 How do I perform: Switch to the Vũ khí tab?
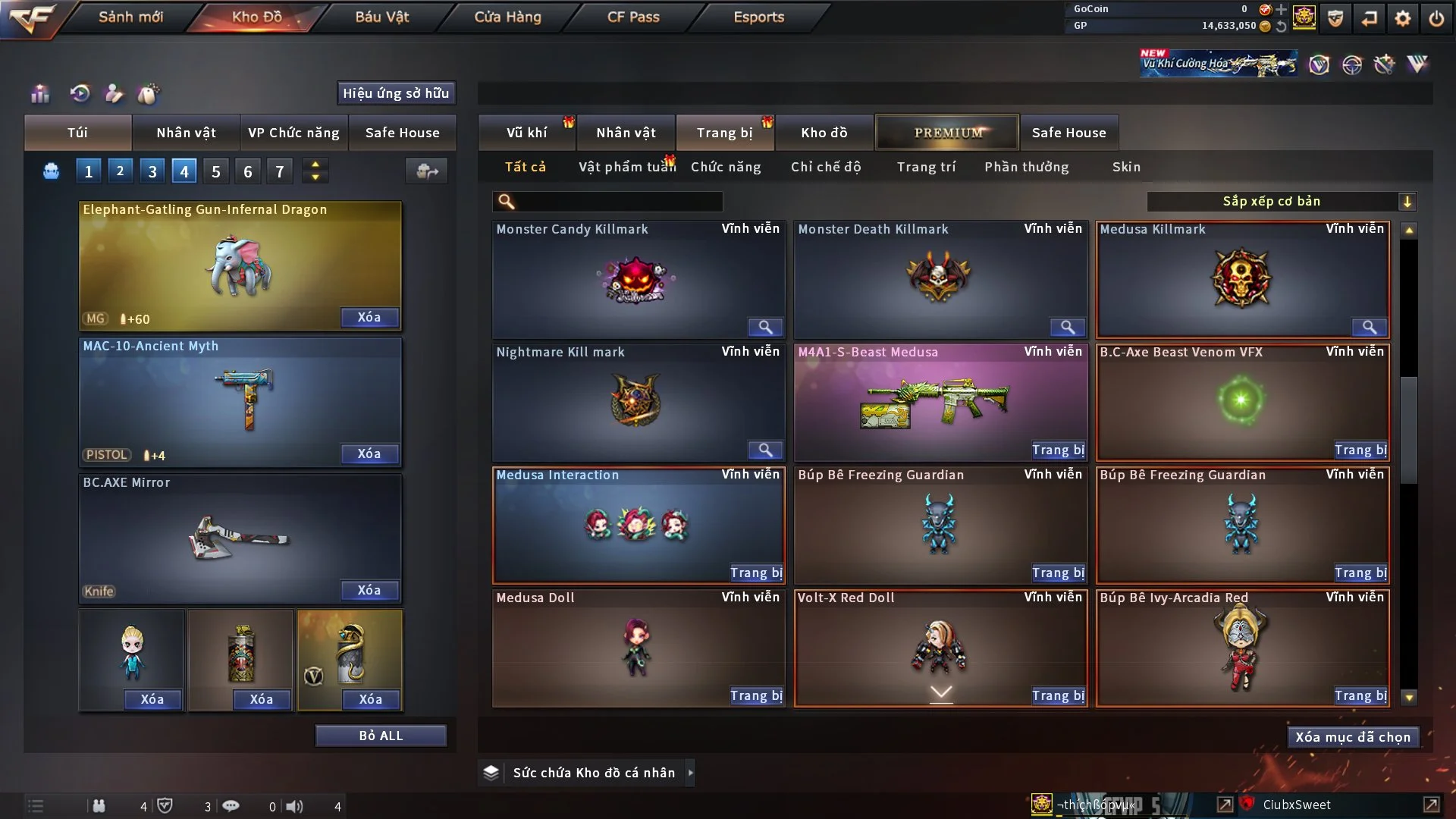click(x=526, y=133)
